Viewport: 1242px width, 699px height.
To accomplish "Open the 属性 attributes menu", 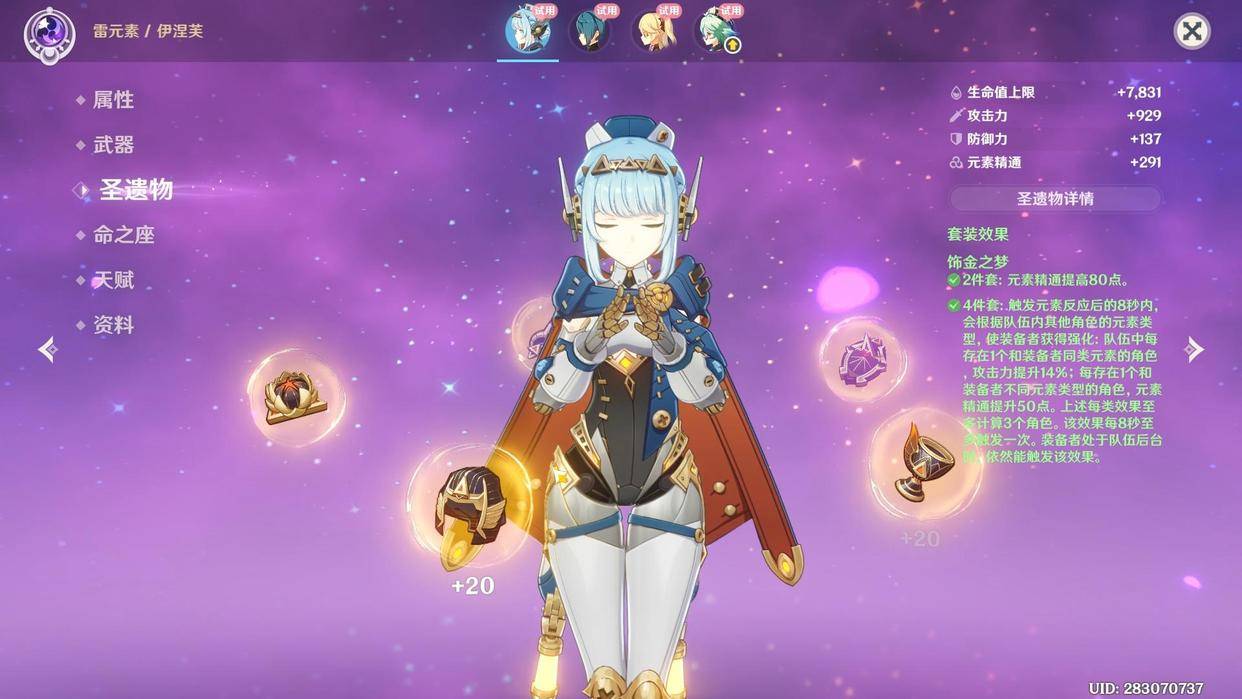I will point(113,100).
